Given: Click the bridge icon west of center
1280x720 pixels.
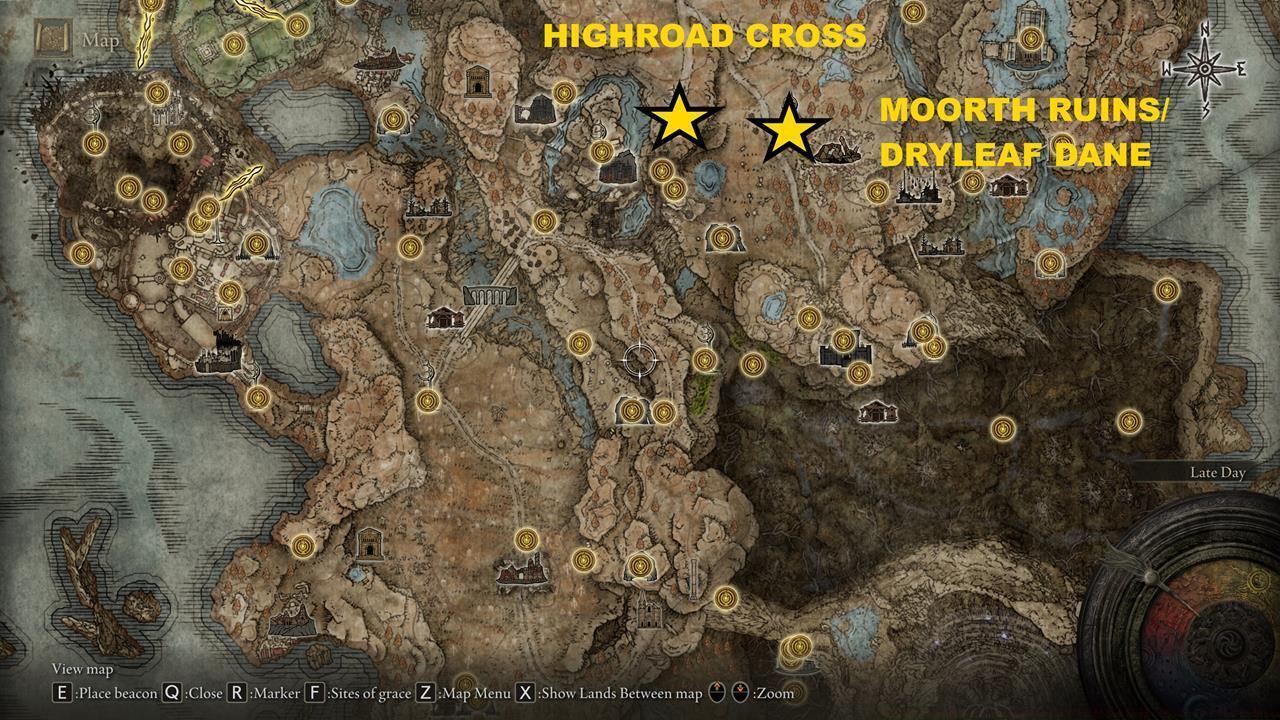Looking at the screenshot, I should coord(492,296).
